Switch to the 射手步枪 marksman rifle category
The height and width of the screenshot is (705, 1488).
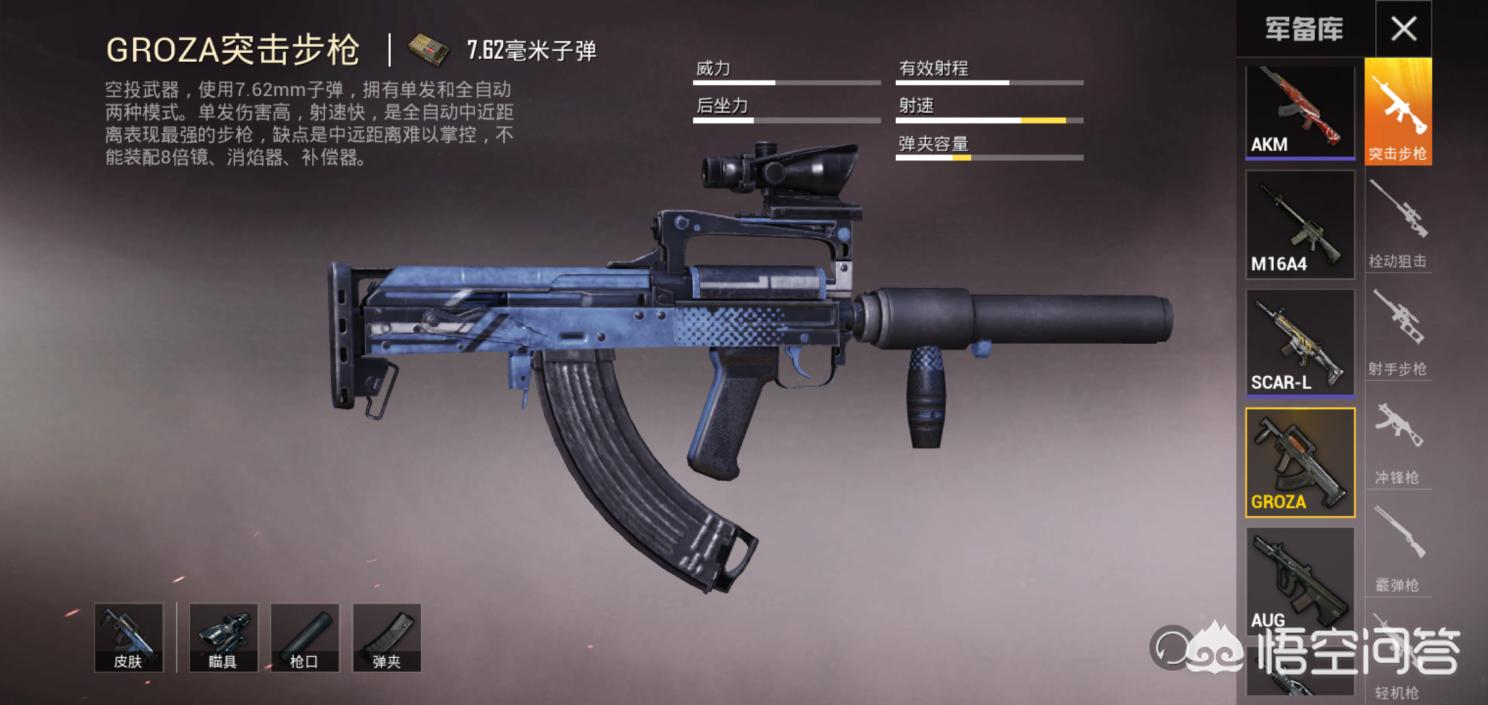coord(1398,333)
